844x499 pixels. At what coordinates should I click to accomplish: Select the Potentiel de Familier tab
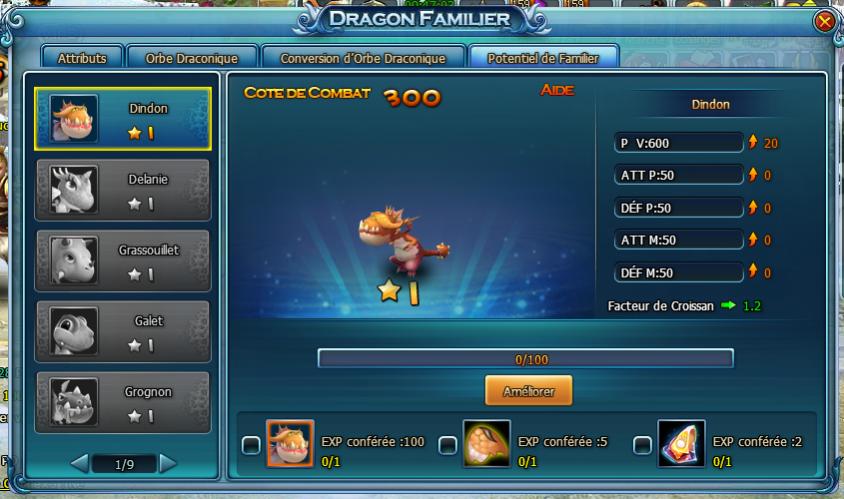pos(543,58)
